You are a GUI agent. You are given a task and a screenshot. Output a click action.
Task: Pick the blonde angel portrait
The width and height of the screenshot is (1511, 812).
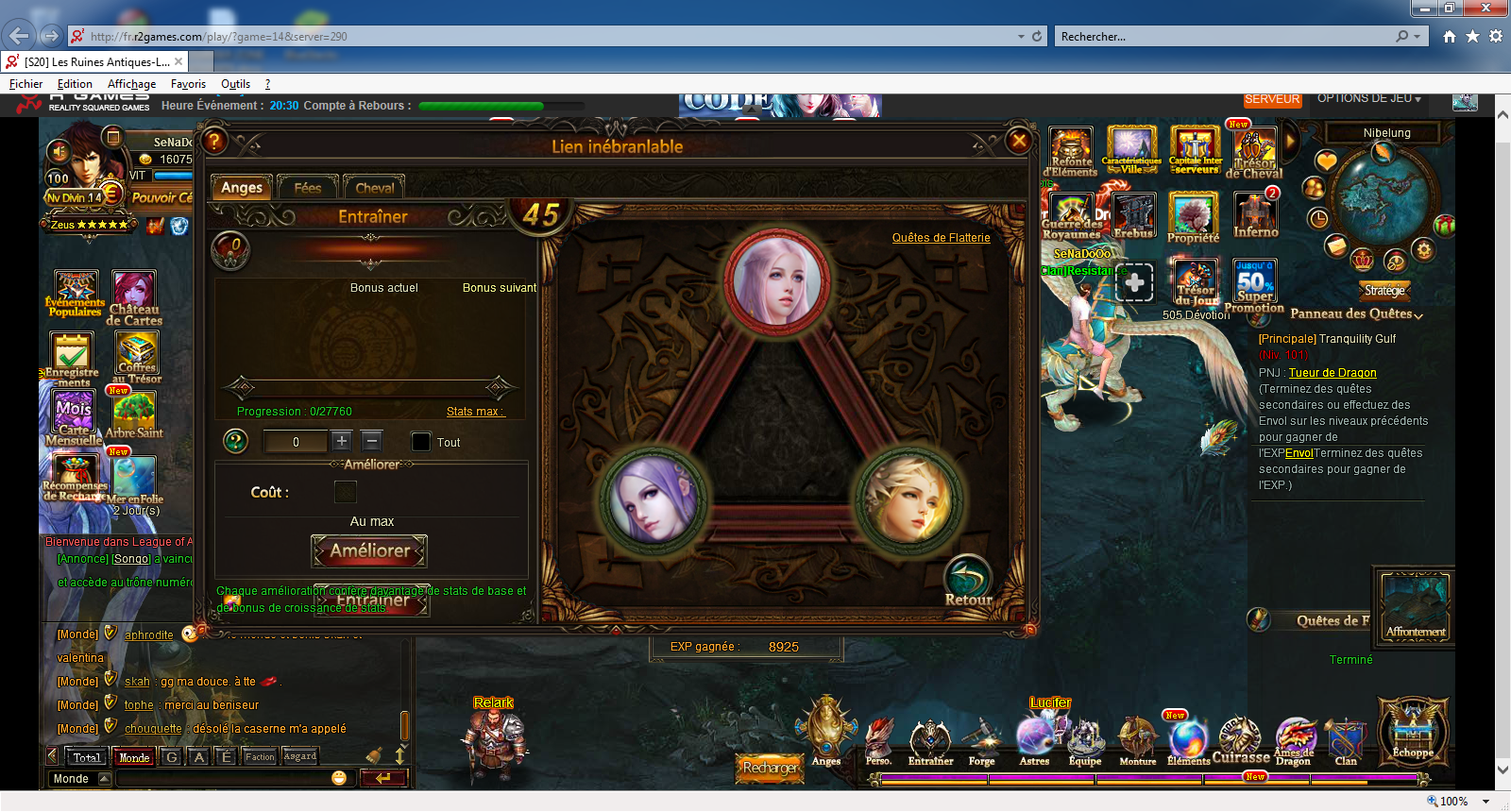(x=908, y=499)
